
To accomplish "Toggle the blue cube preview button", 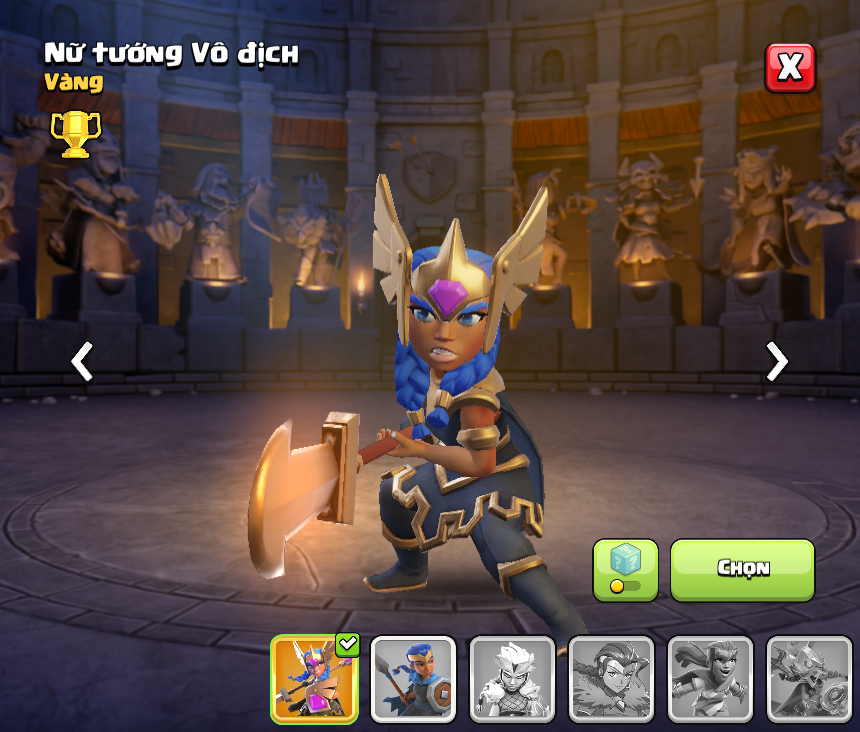I will pyautogui.click(x=625, y=570).
